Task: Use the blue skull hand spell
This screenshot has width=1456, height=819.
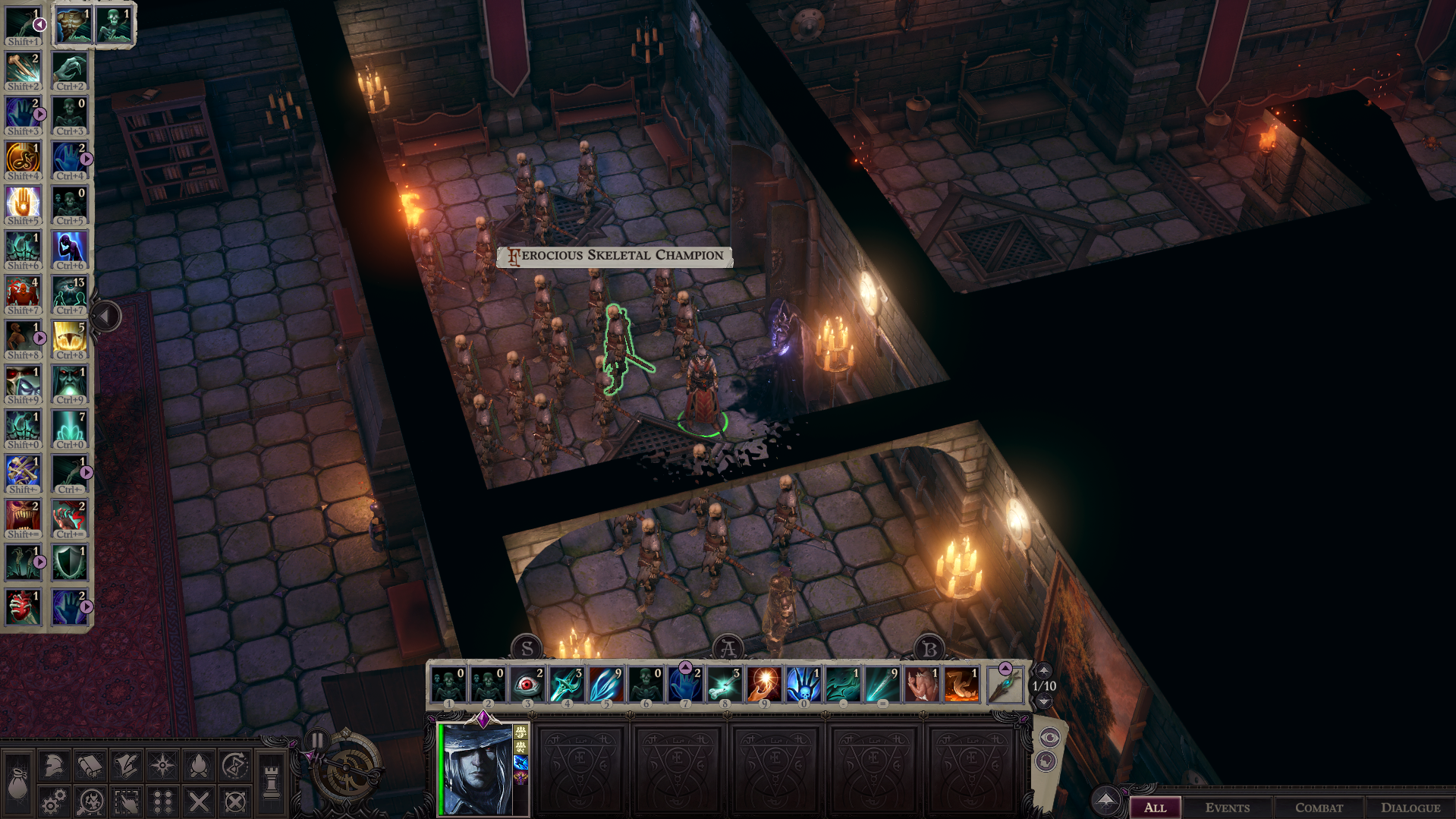Action: [803, 684]
